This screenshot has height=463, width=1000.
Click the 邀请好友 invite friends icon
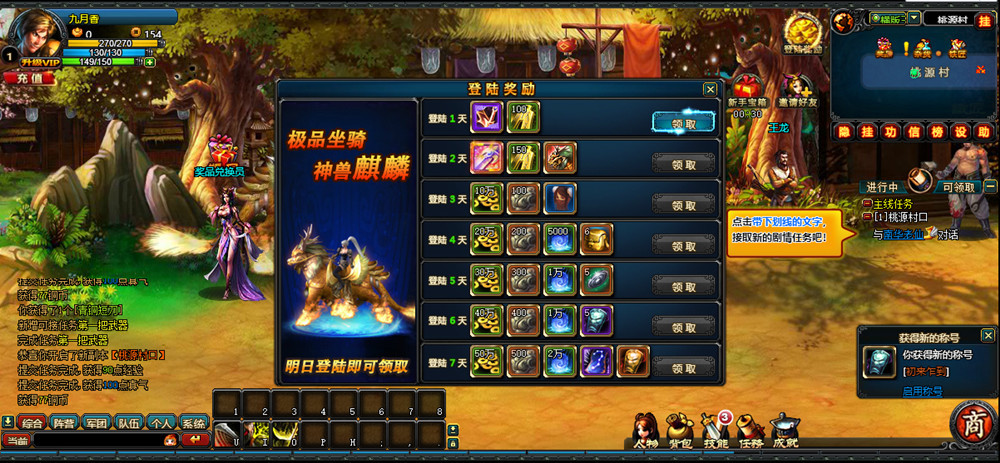[792, 90]
